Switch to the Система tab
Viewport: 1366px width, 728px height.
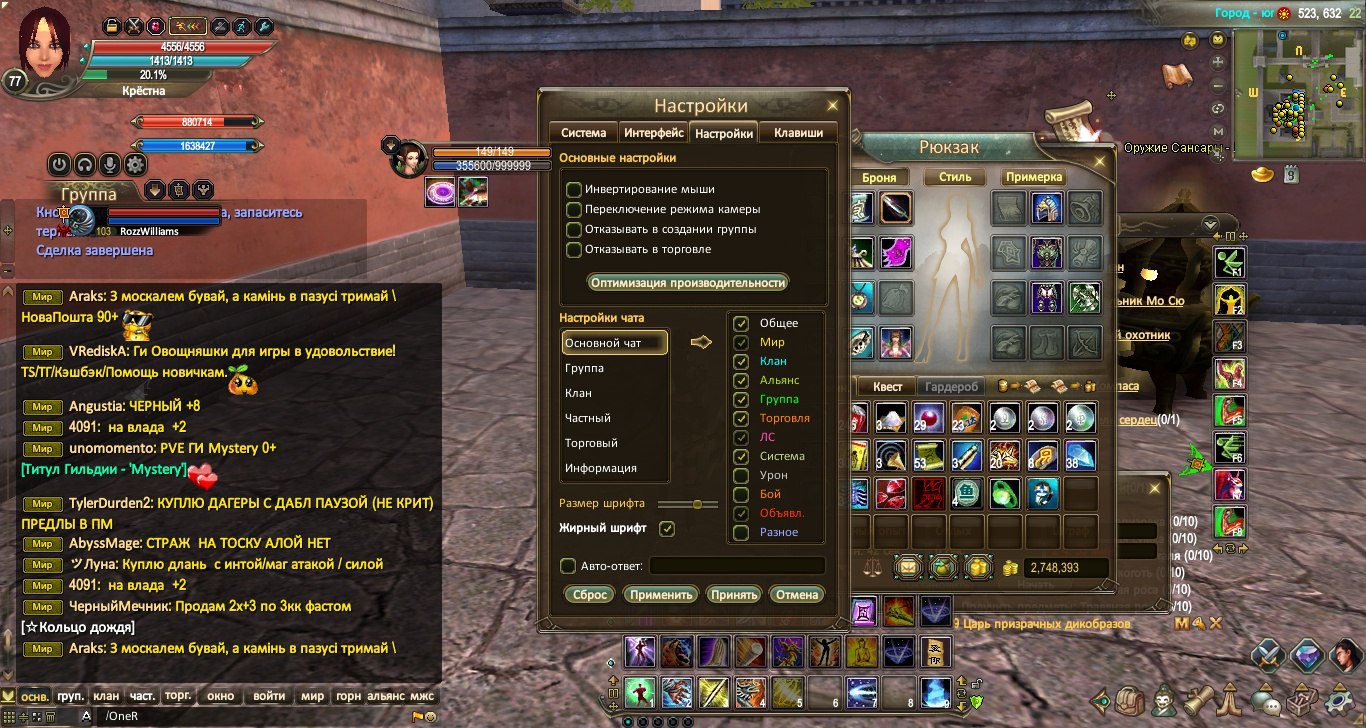(583, 132)
